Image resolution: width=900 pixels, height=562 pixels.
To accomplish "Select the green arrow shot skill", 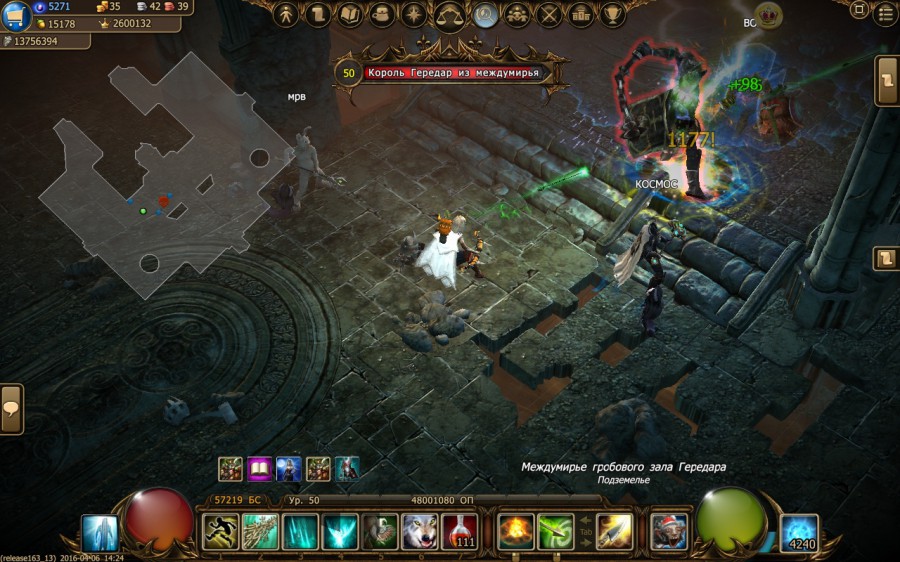I will click(556, 532).
